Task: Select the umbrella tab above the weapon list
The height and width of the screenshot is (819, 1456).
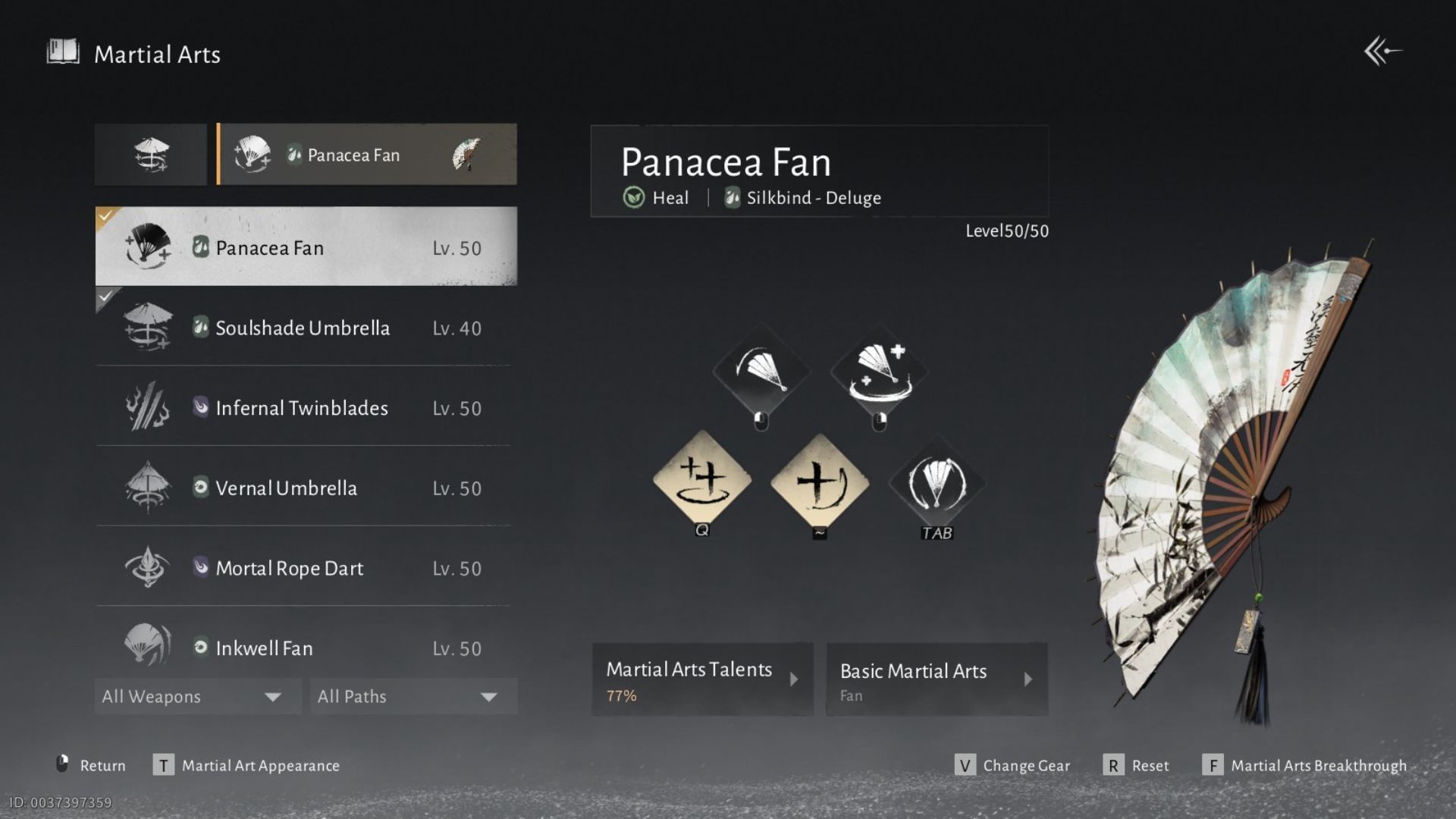Action: [x=150, y=154]
